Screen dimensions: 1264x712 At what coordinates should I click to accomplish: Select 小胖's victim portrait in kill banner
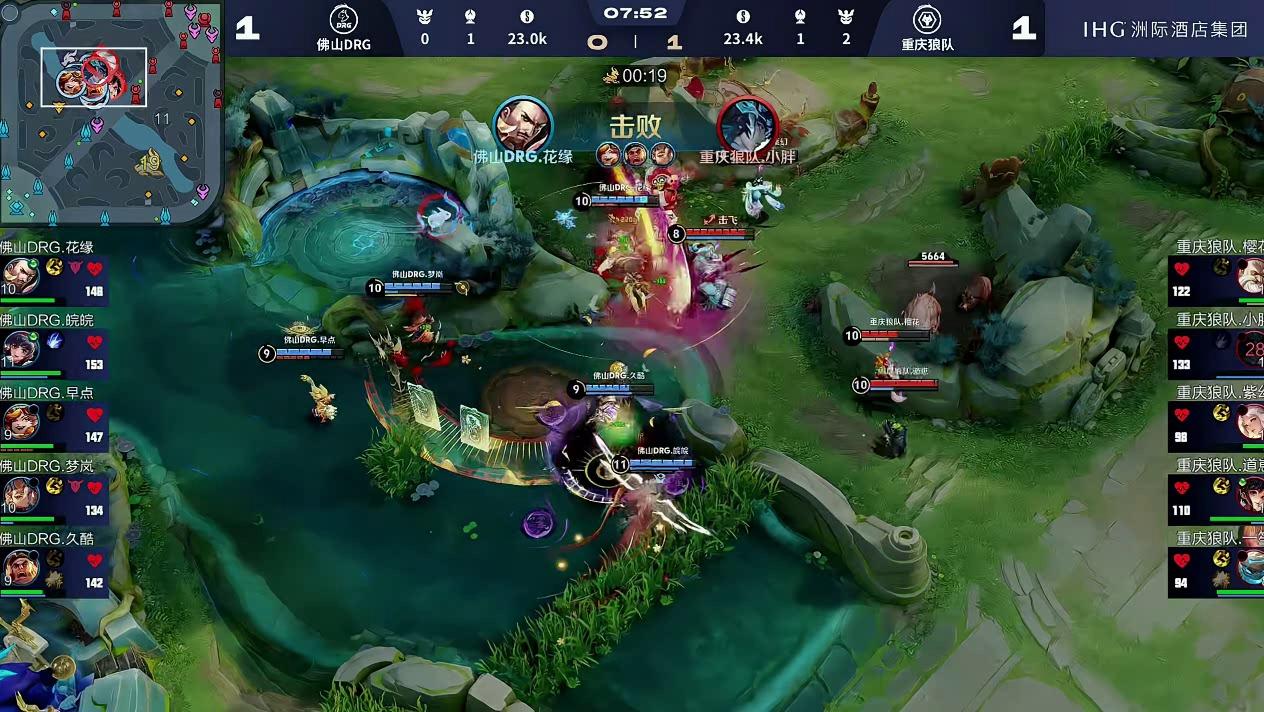tap(747, 124)
